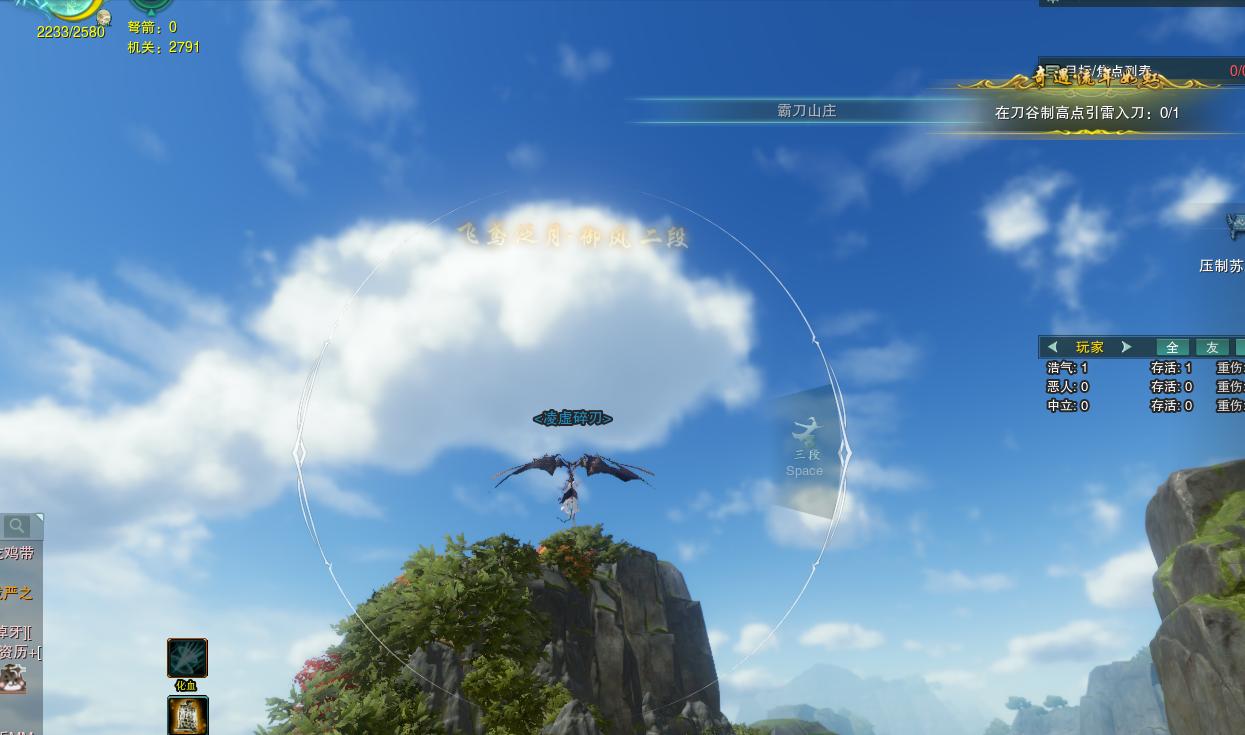The height and width of the screenshot is (735, 1245).
Task: Switch to the 全 filter tab
Action: pos(1172,347)
